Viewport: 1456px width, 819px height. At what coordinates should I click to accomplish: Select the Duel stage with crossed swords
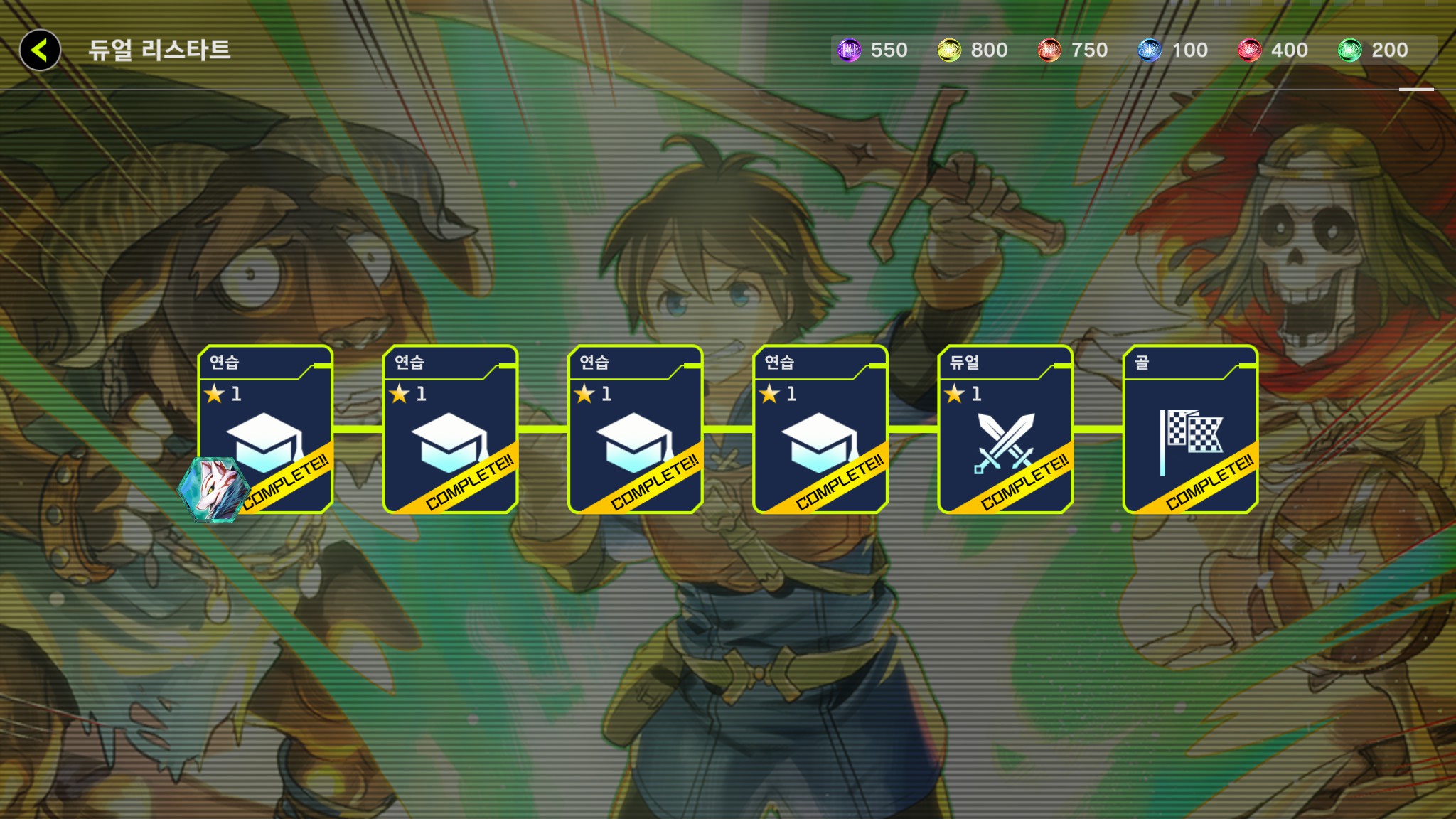[x=1005, y=429]
